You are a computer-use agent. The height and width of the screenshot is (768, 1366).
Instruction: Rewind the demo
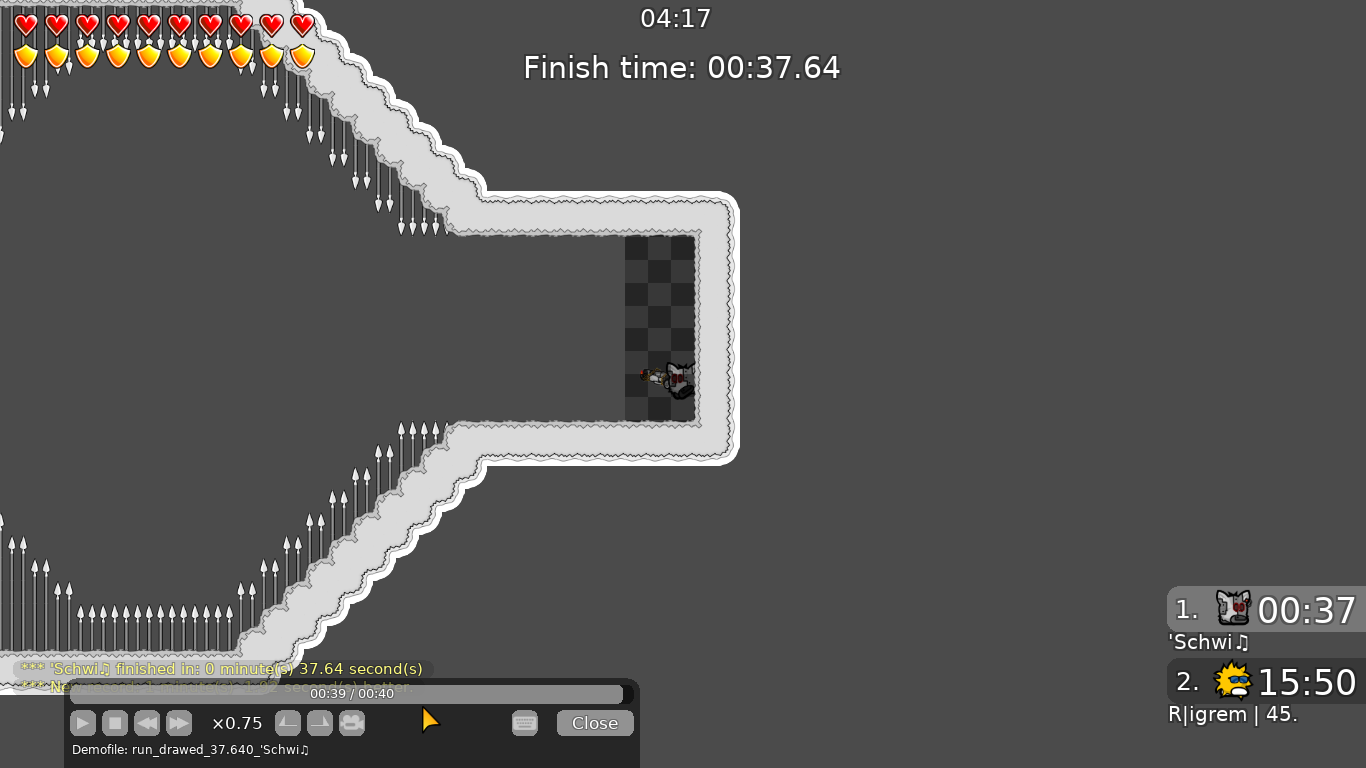click(x=147, y=723)
